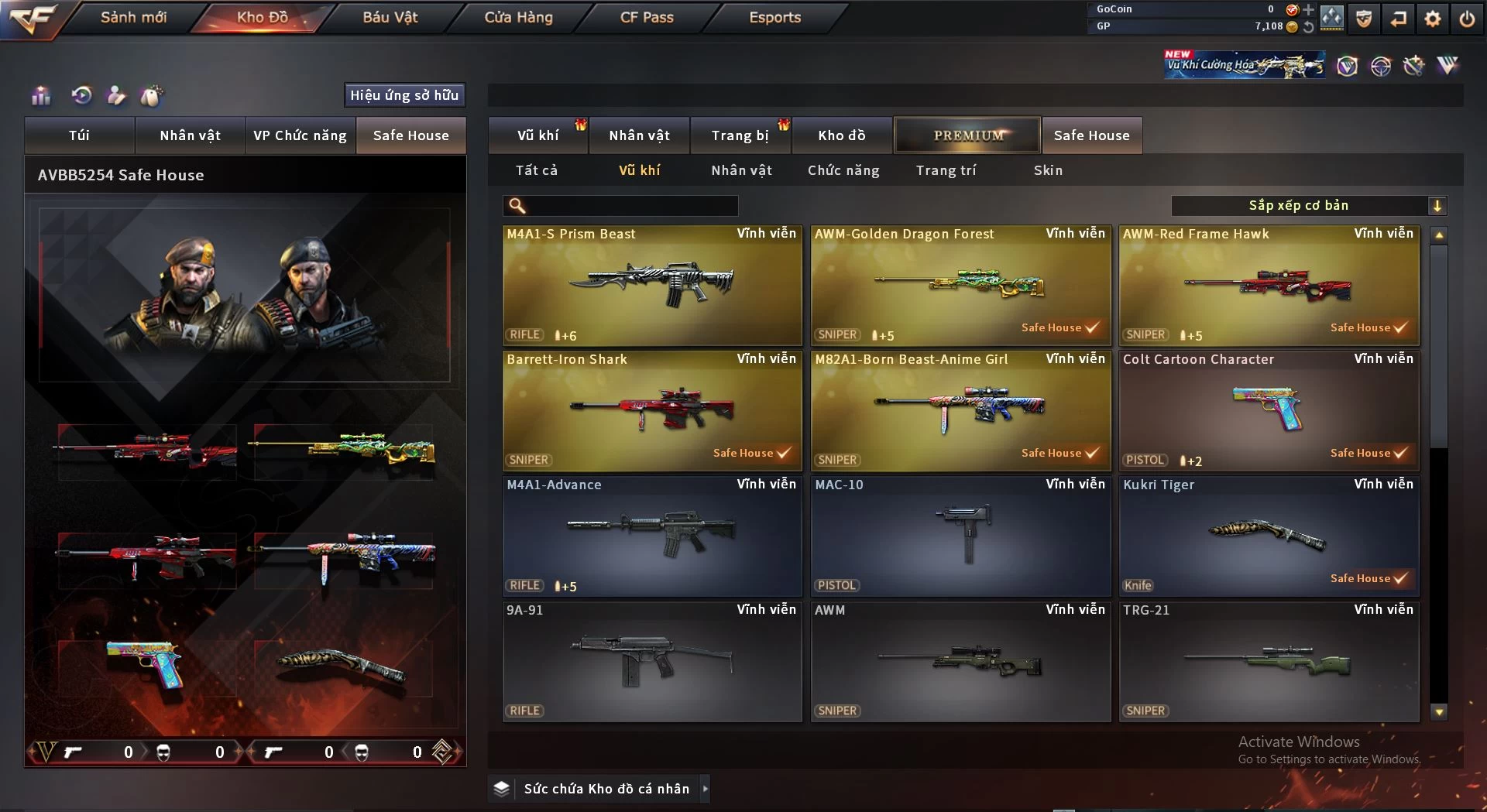1487x812 pixels.
Task: Open the PREMIUM storage tab
Action: point(967,135)
